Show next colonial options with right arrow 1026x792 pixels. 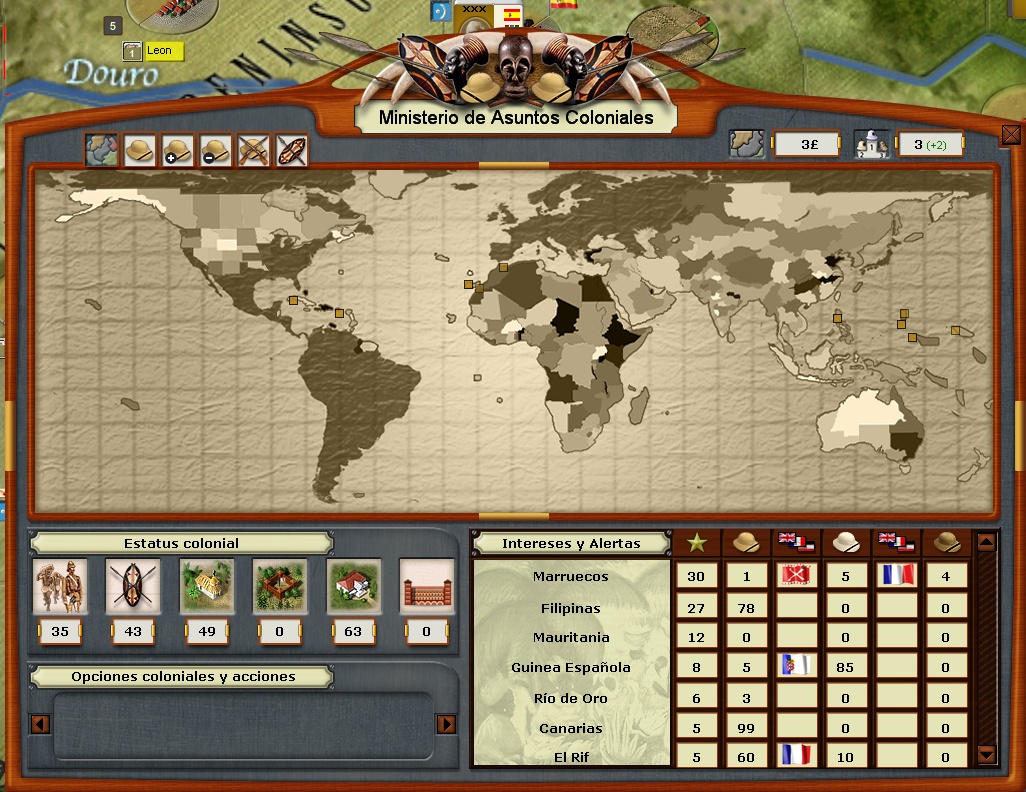coord(447,724)
